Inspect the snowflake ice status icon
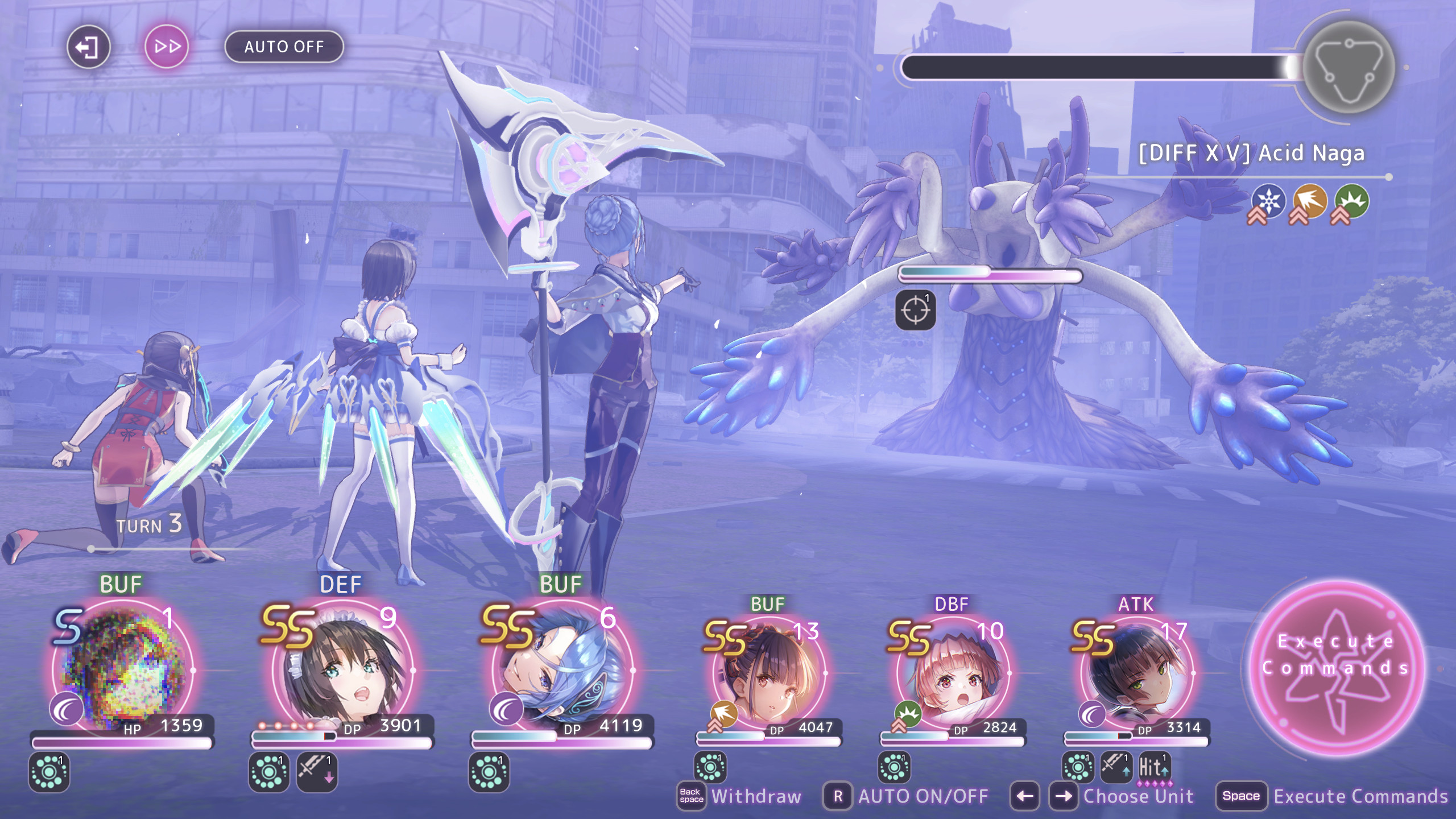This screenshot has height=819, width=1456. click(1268, 201)
